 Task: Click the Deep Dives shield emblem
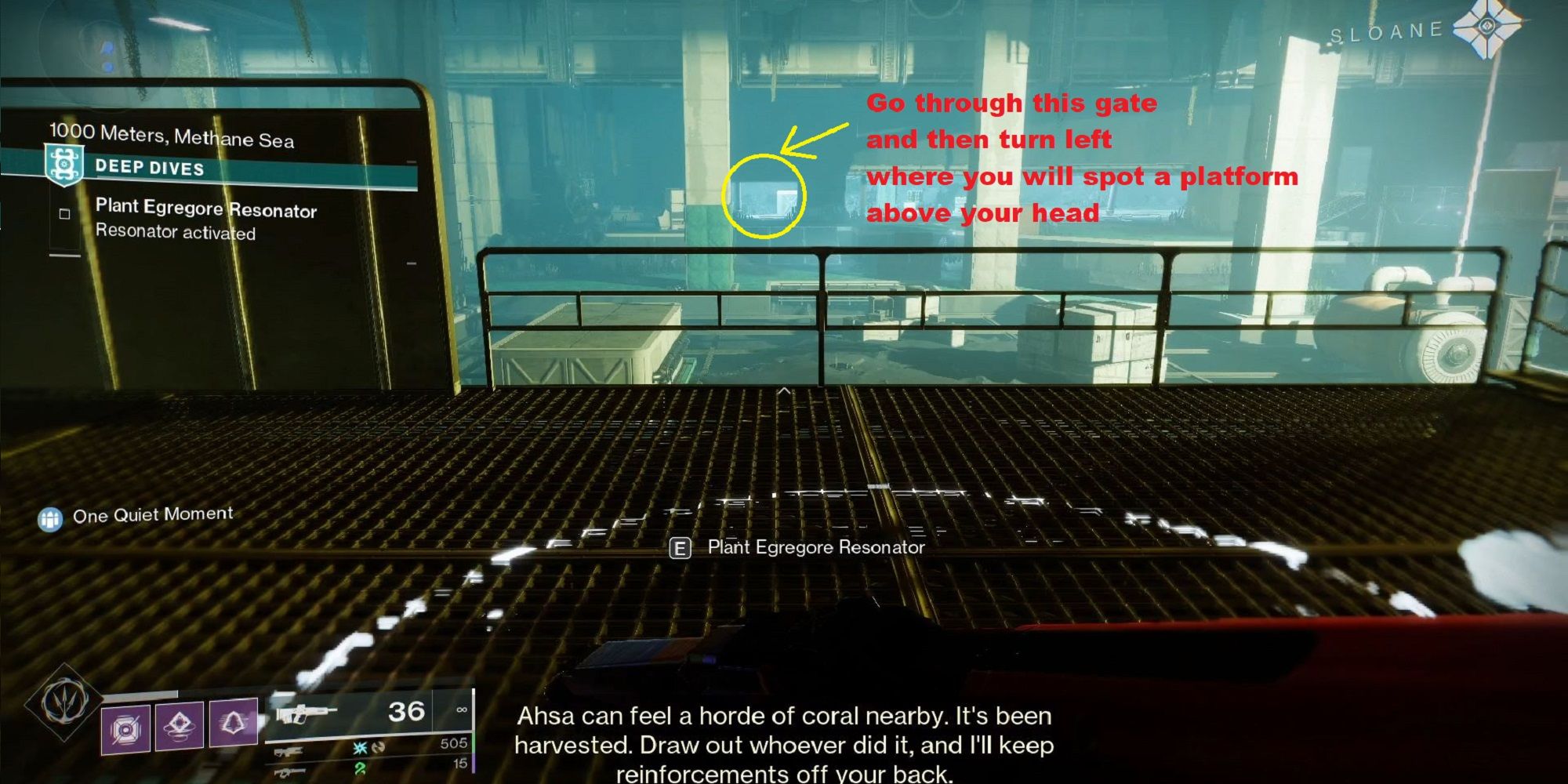point(64,164)
